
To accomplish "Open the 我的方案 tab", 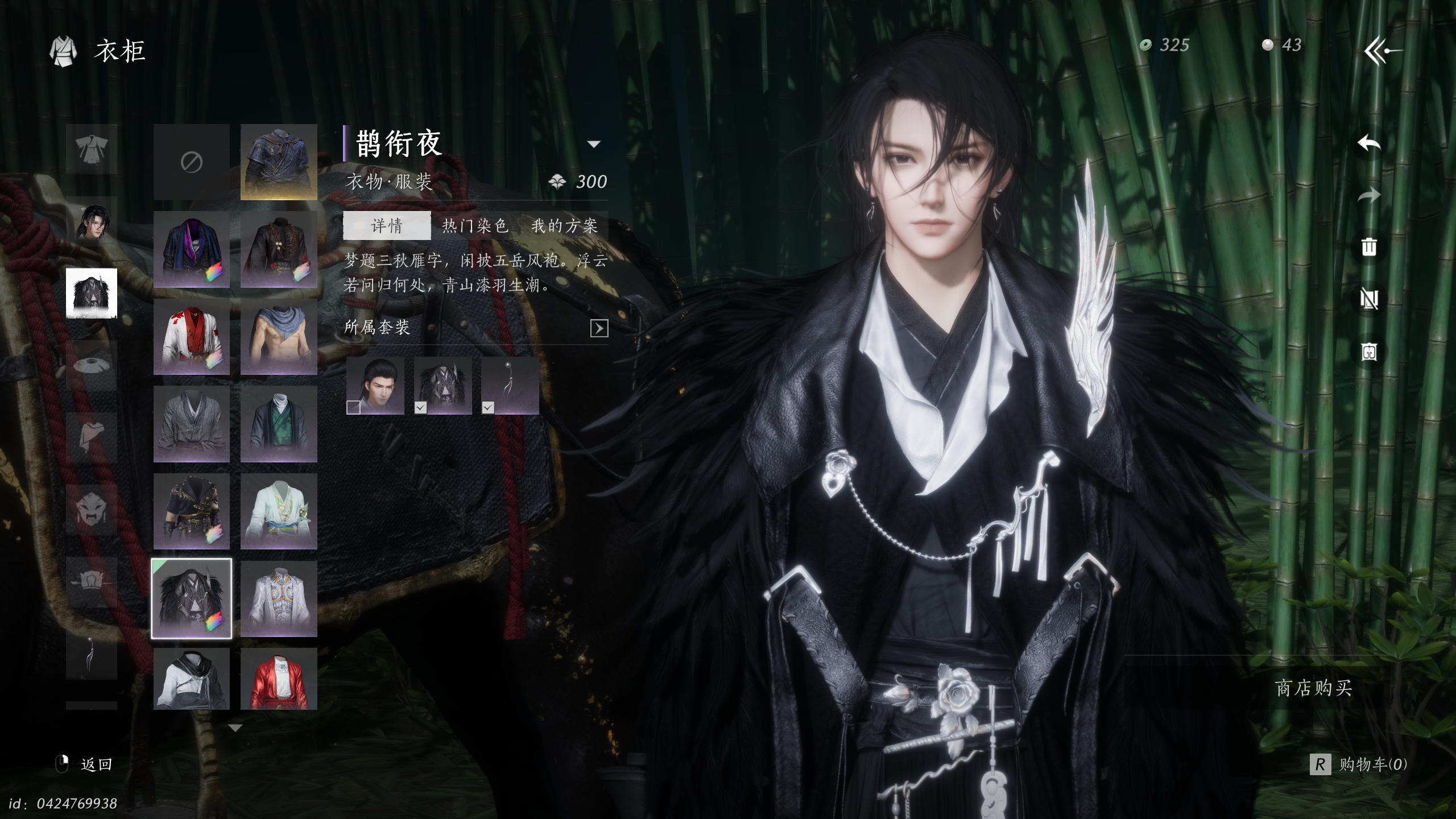I will (564, 226).
